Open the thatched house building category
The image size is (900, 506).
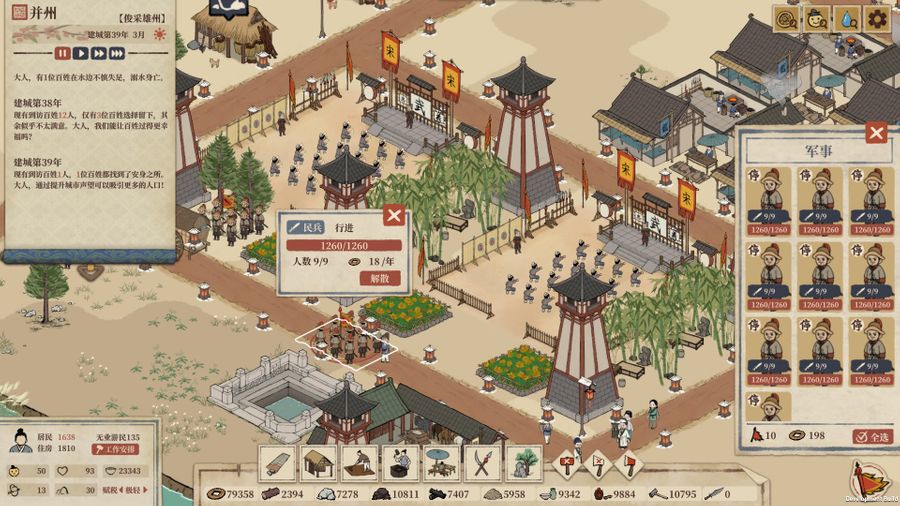click(318, 464)
